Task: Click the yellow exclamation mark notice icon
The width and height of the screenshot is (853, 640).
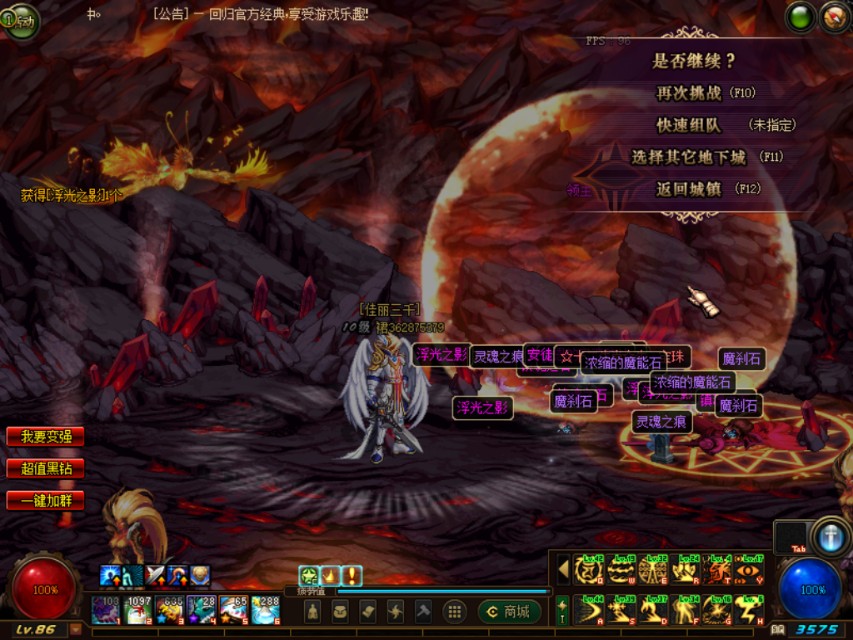Action: click(352, 575)
